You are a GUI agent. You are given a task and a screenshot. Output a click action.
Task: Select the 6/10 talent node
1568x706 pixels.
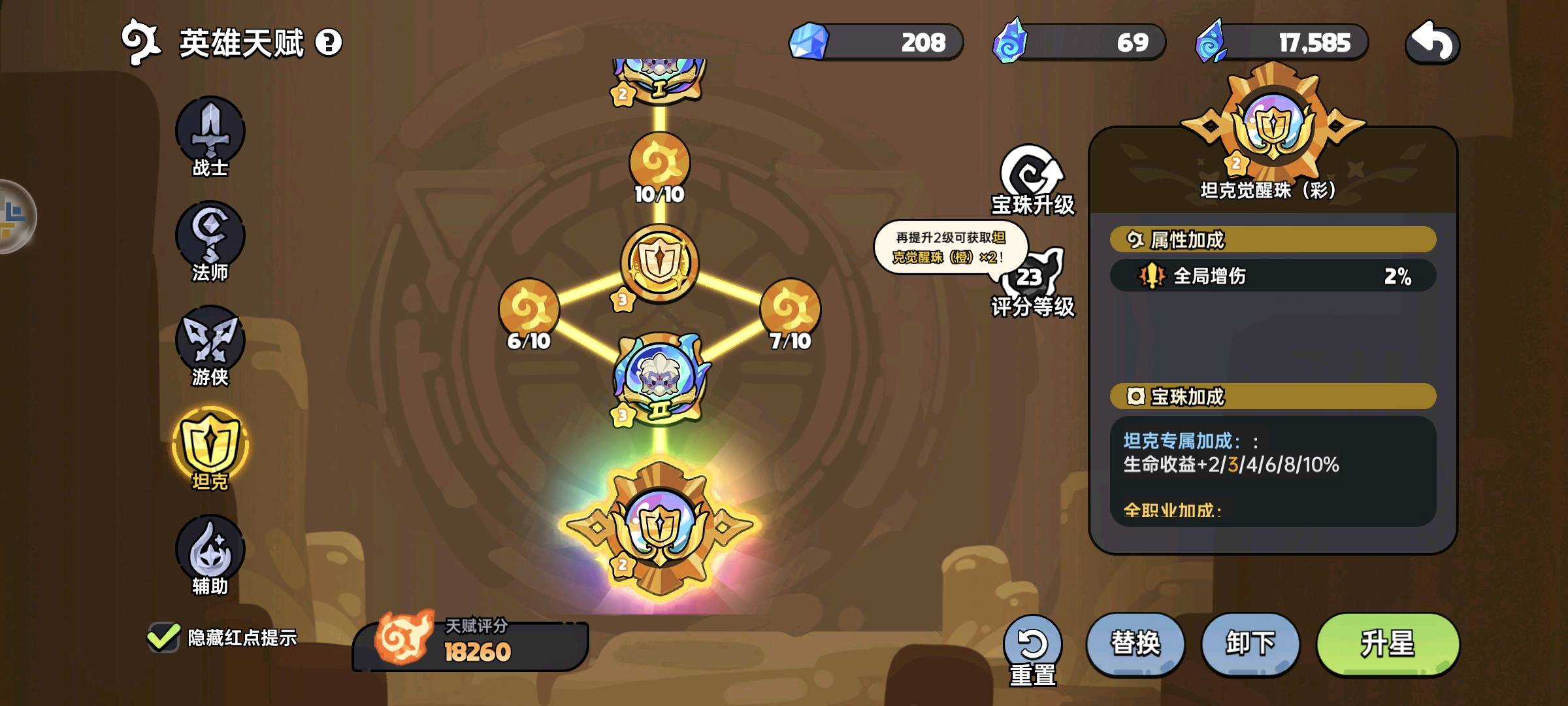[x=529, y=310]
